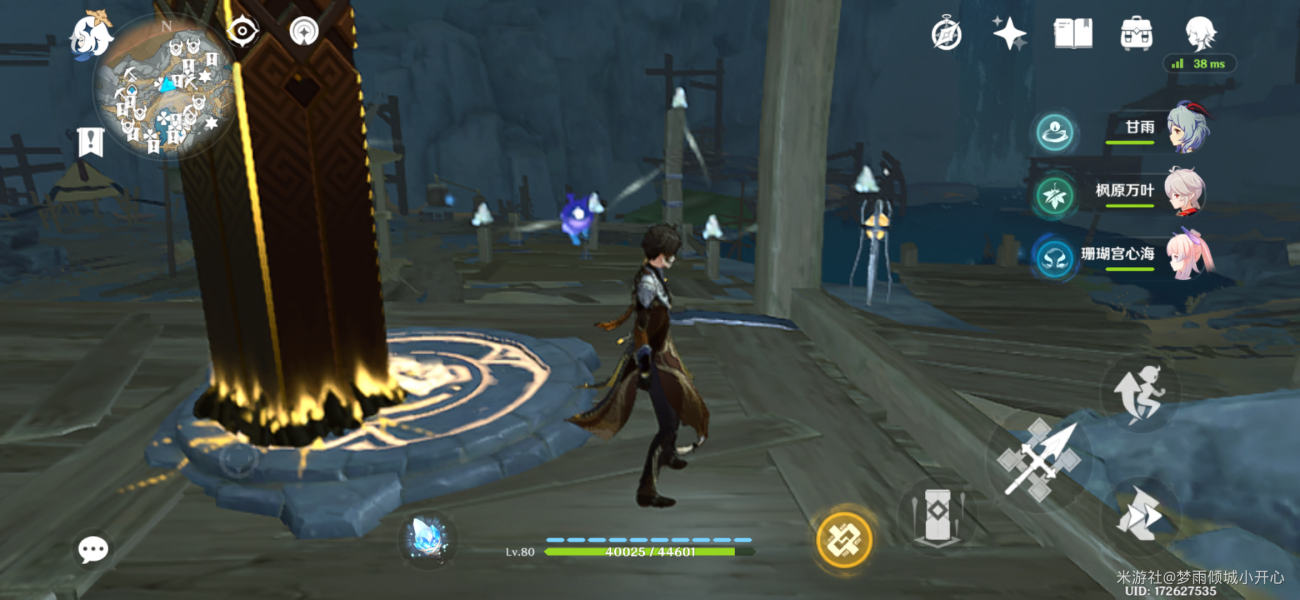Open the compass adventure icon
The image size is (1300, 600).
946,34
